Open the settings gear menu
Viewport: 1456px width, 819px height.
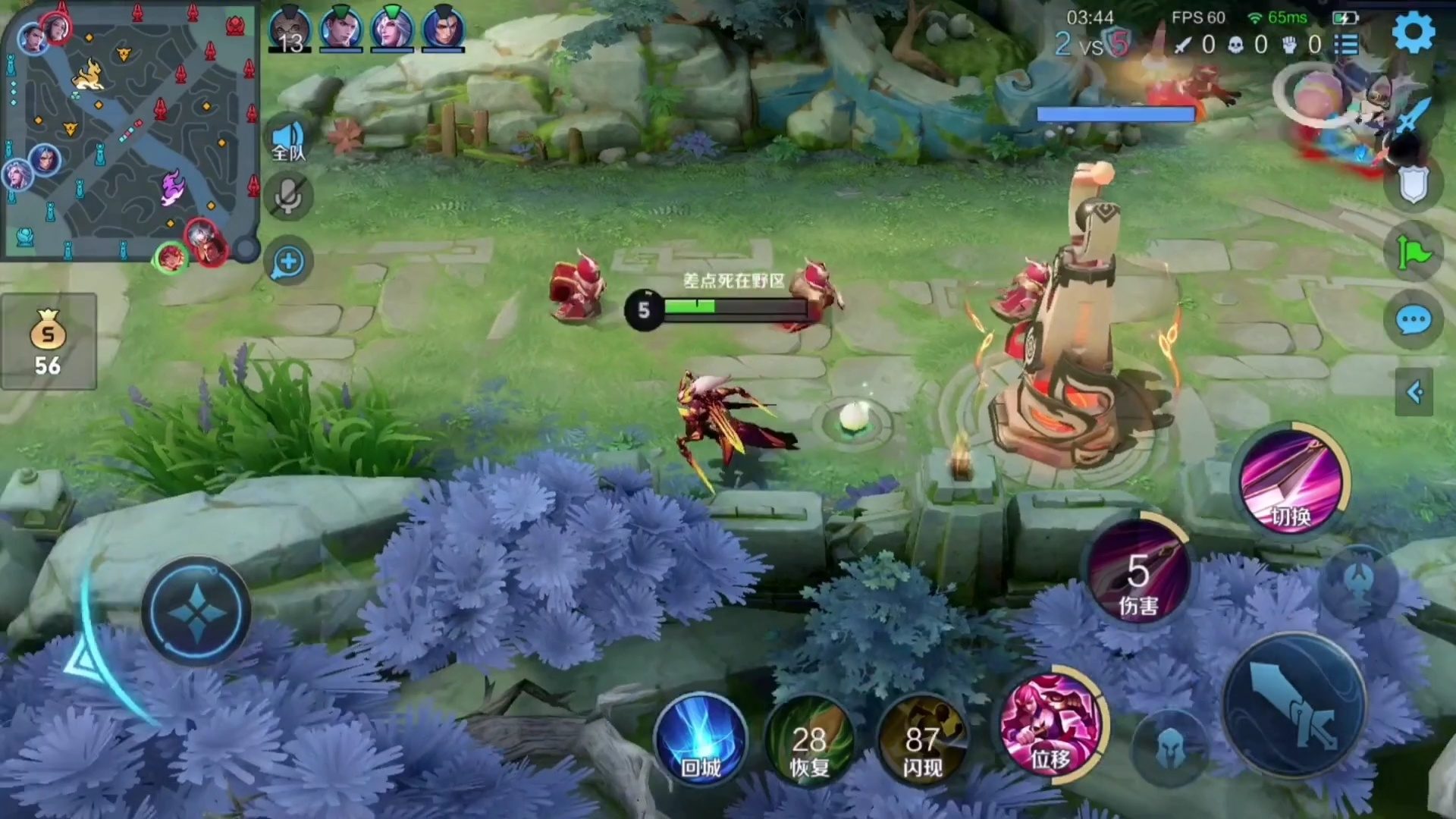[x=1414, y=32]
